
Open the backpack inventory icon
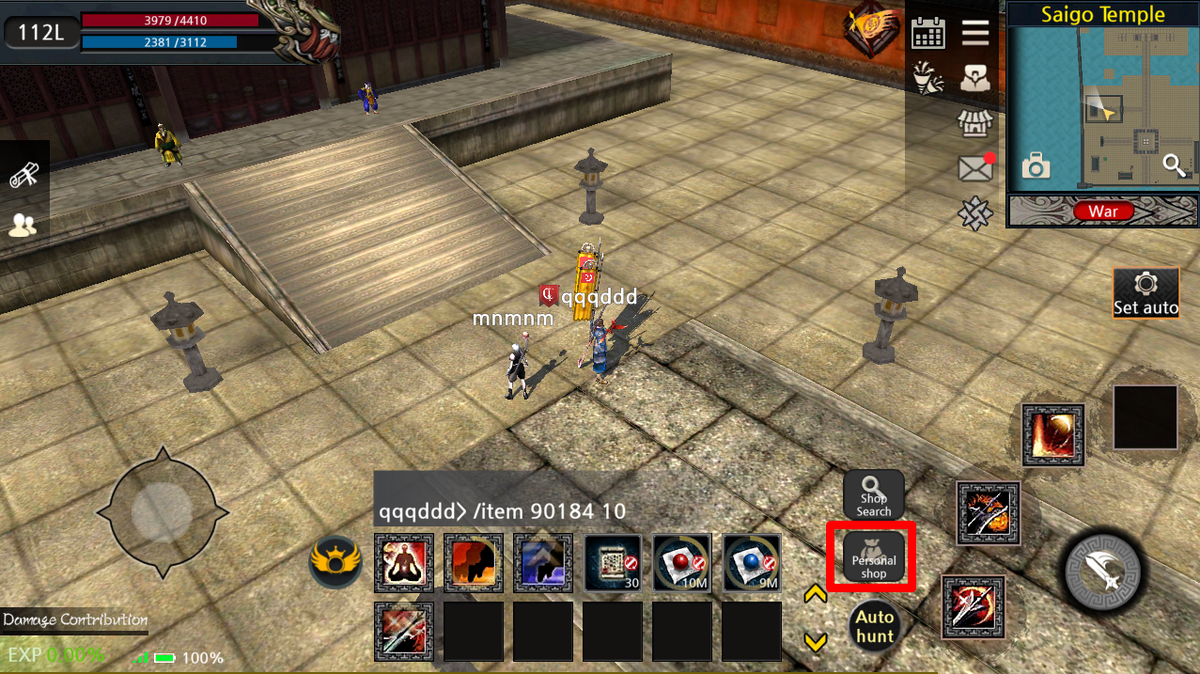[975, 79]
